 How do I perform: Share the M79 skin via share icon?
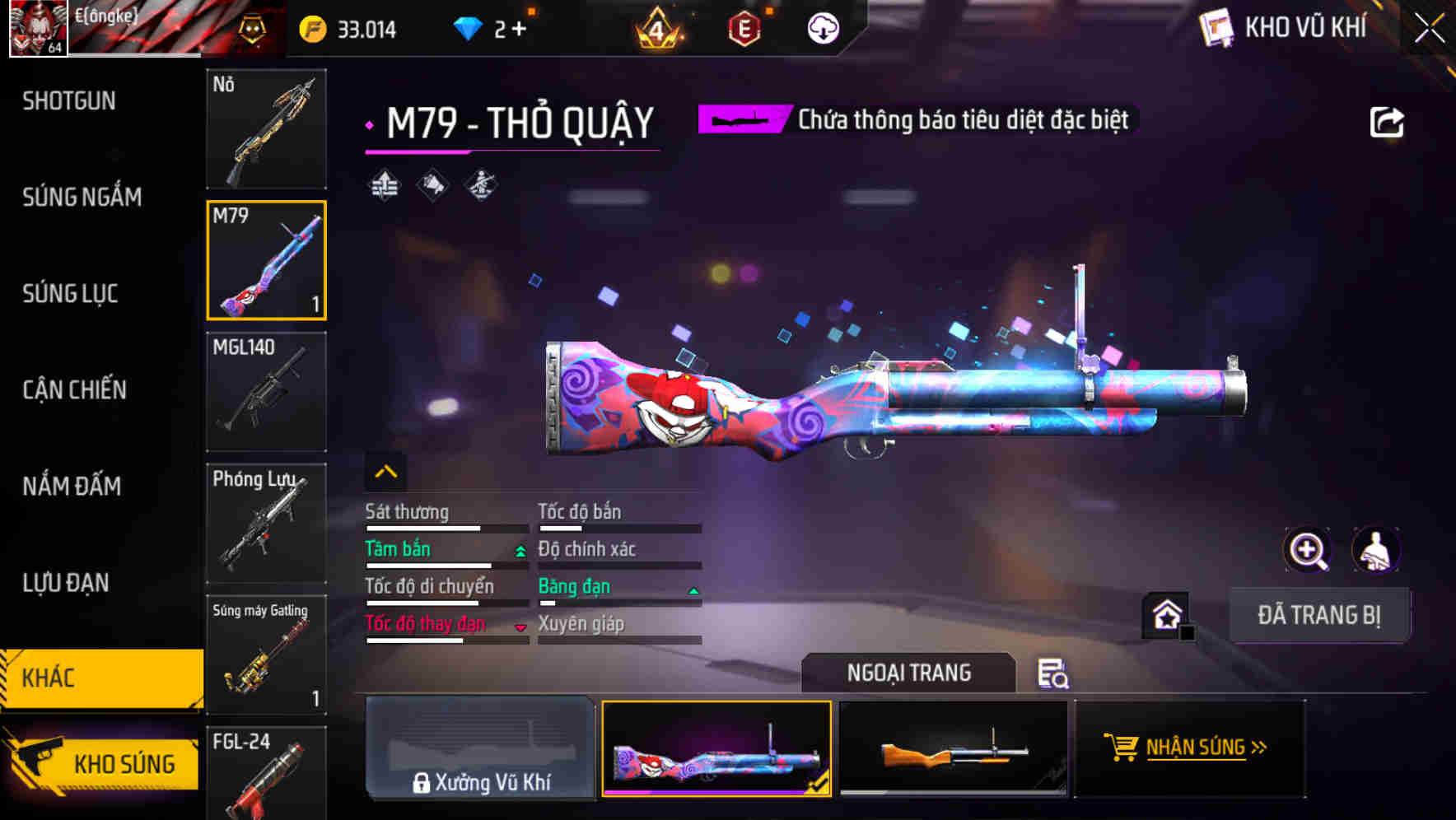tap(1386, 123)
